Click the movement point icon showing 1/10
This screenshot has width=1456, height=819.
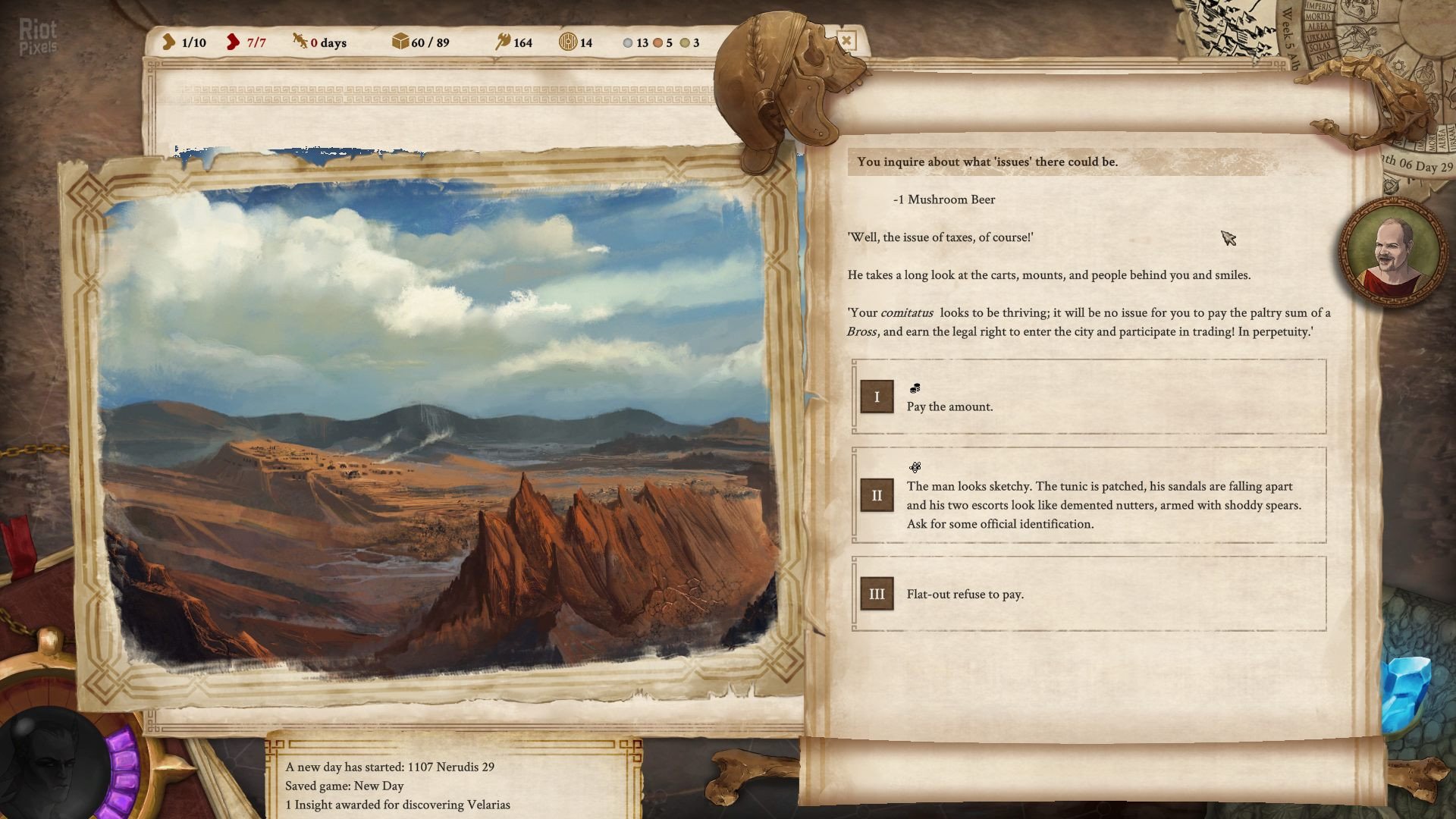point(168,42)
